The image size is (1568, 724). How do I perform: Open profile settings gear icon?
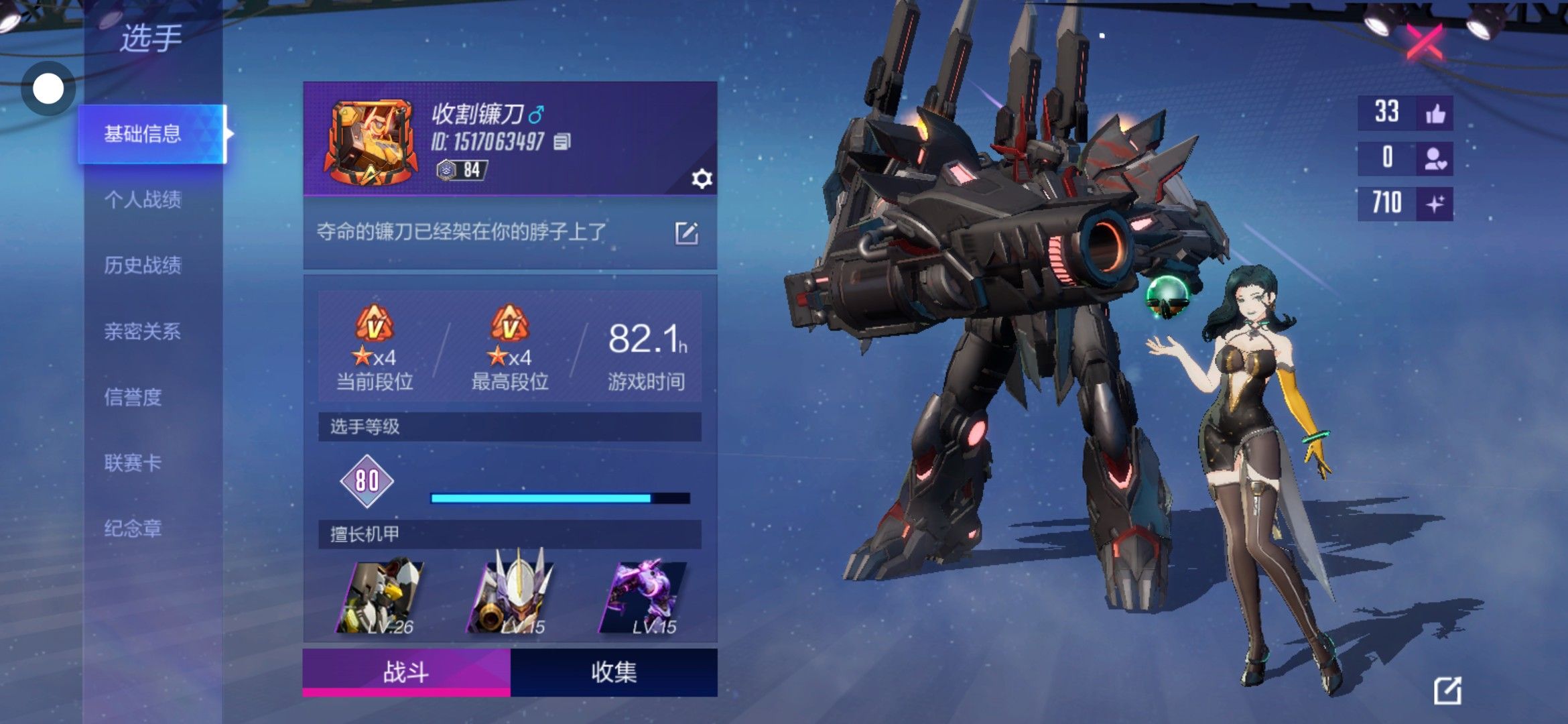click(x=701, y=179)
